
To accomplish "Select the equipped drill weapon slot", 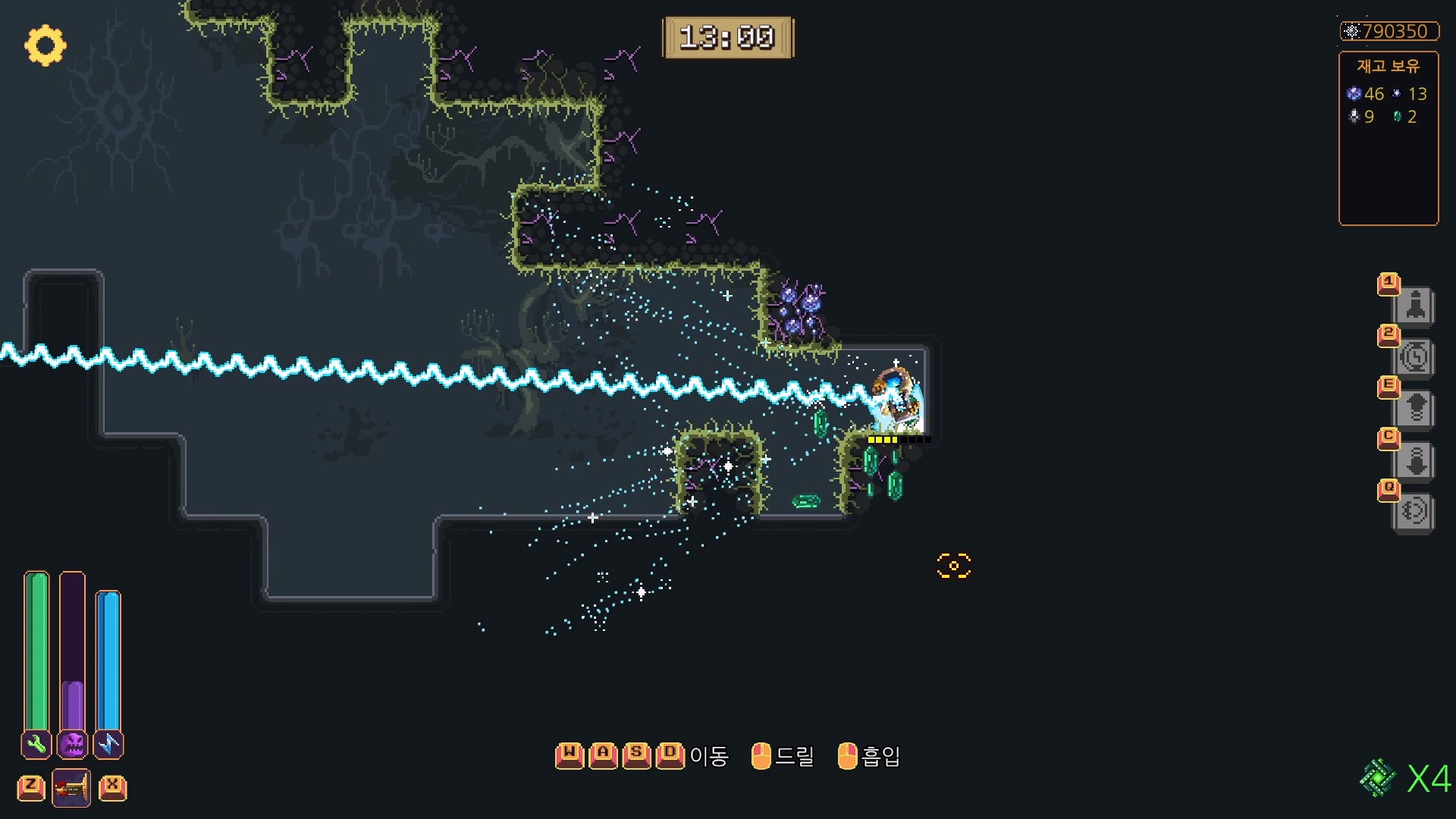I will point(71,788).
